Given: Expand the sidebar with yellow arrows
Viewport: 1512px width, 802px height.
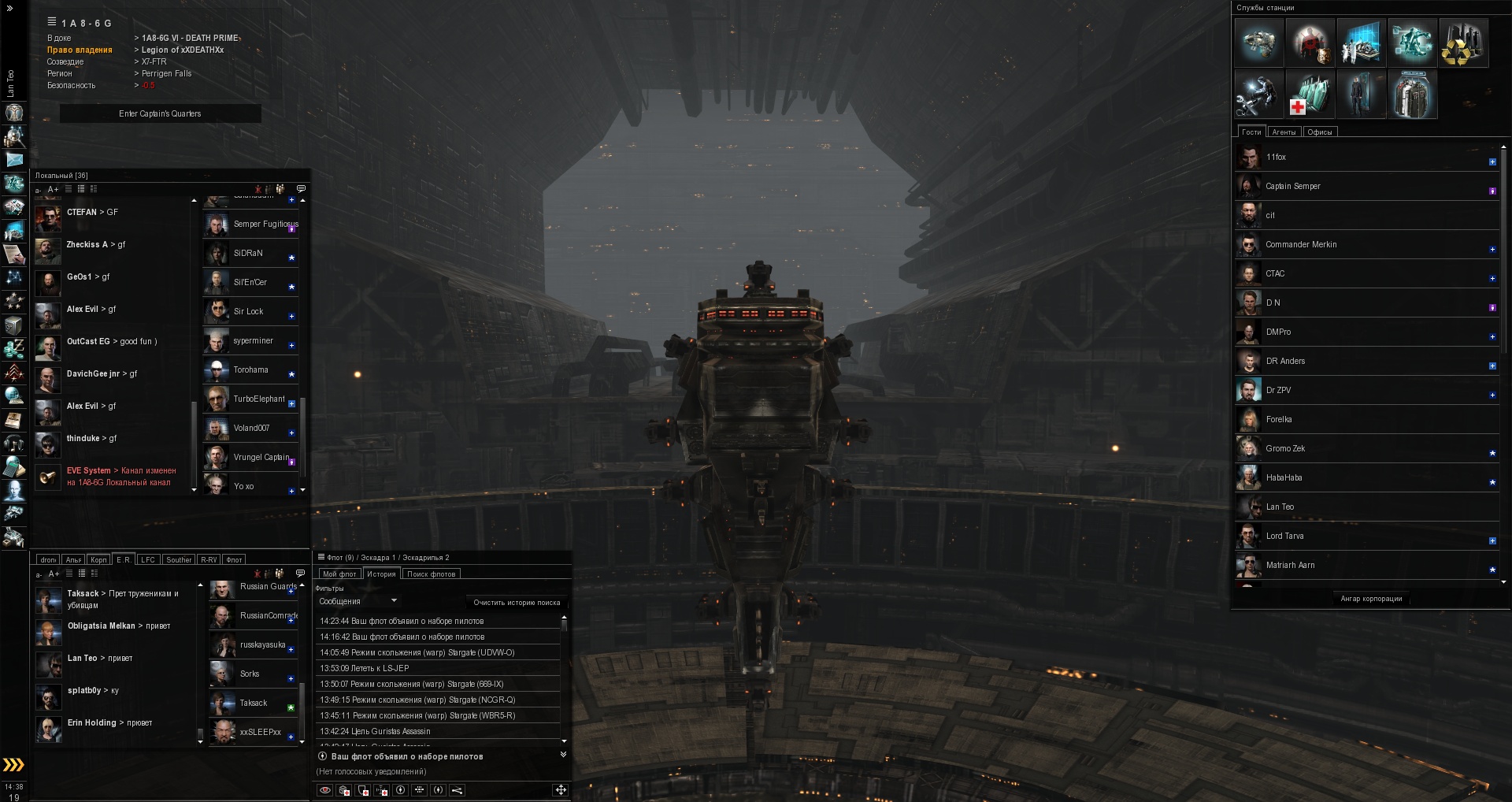Looking at the screenshot, I should click(x=13, y=765).
